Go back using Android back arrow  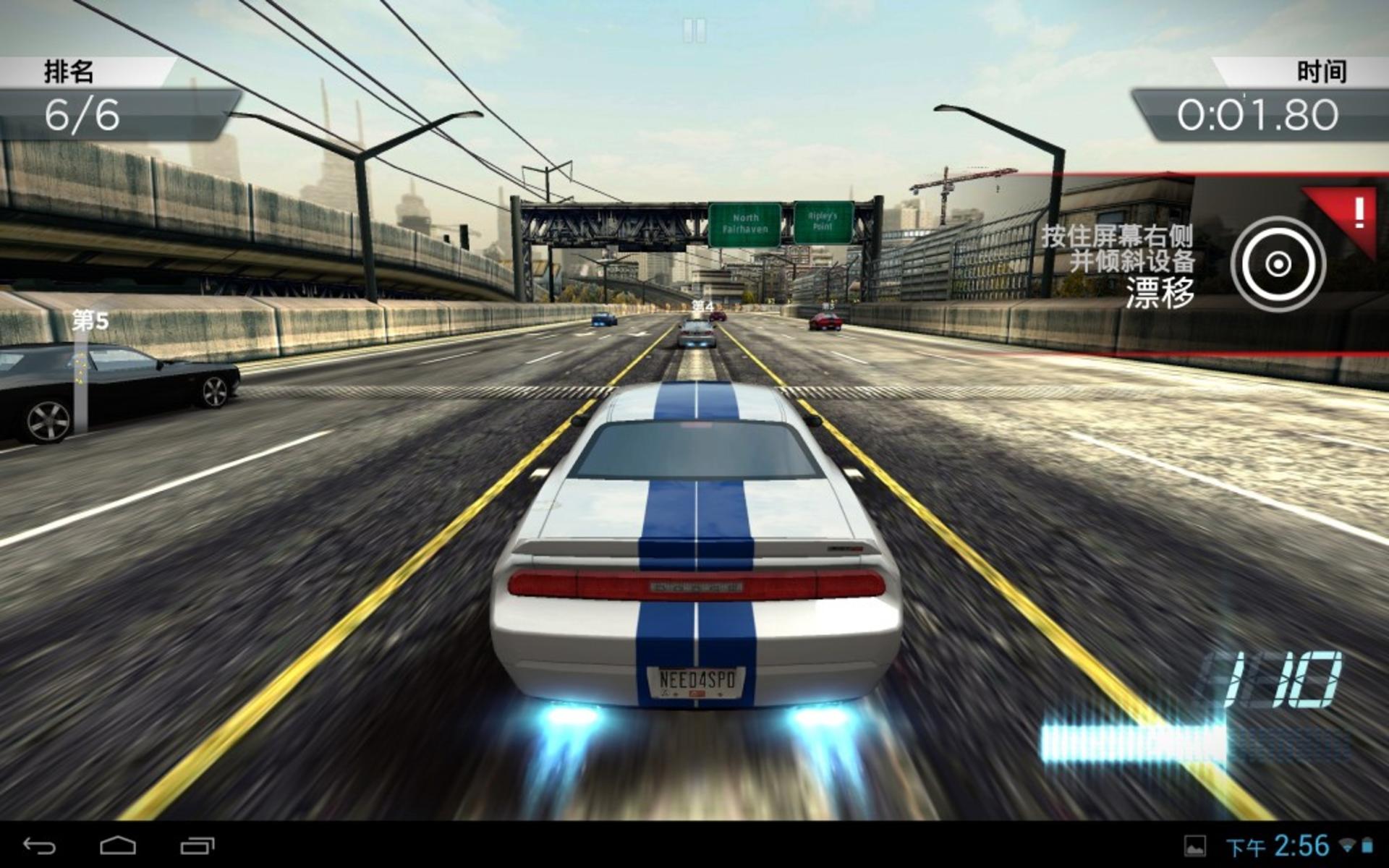click(x=39, y=845)
